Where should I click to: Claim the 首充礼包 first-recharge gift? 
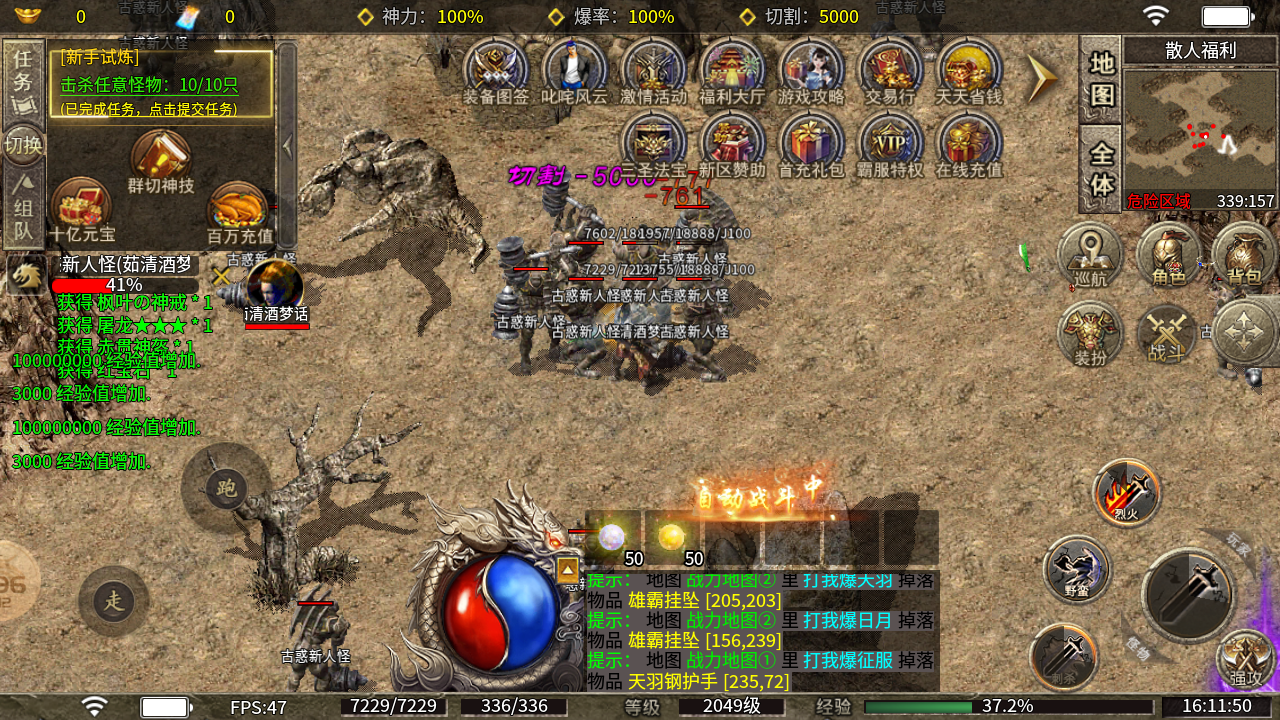812,144
